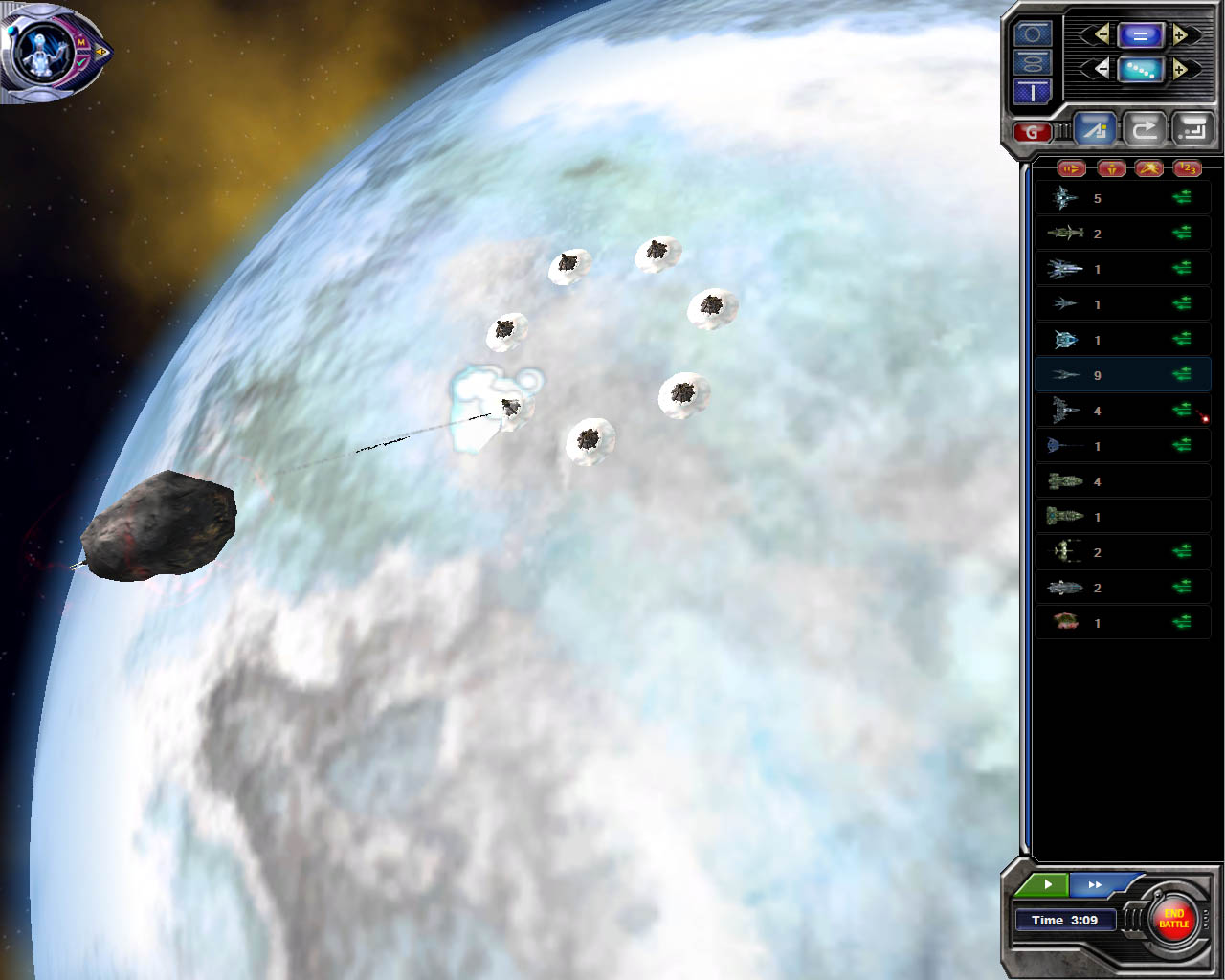The height and width of the screenshot is (980, 1225).
Task: Select the T-shaped formation button
Action: (1033, 92)
